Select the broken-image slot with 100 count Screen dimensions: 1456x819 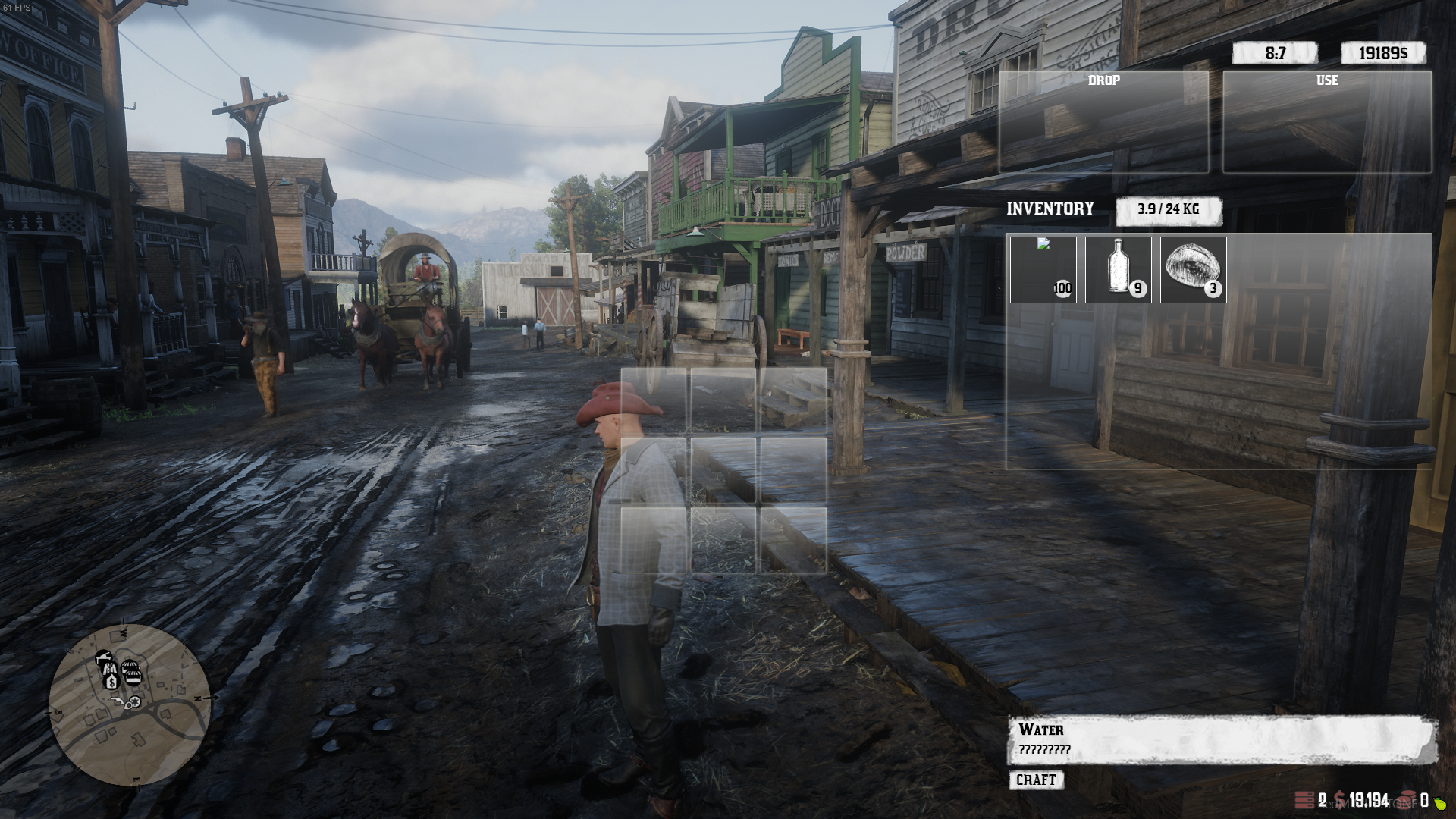(1043, 270)
